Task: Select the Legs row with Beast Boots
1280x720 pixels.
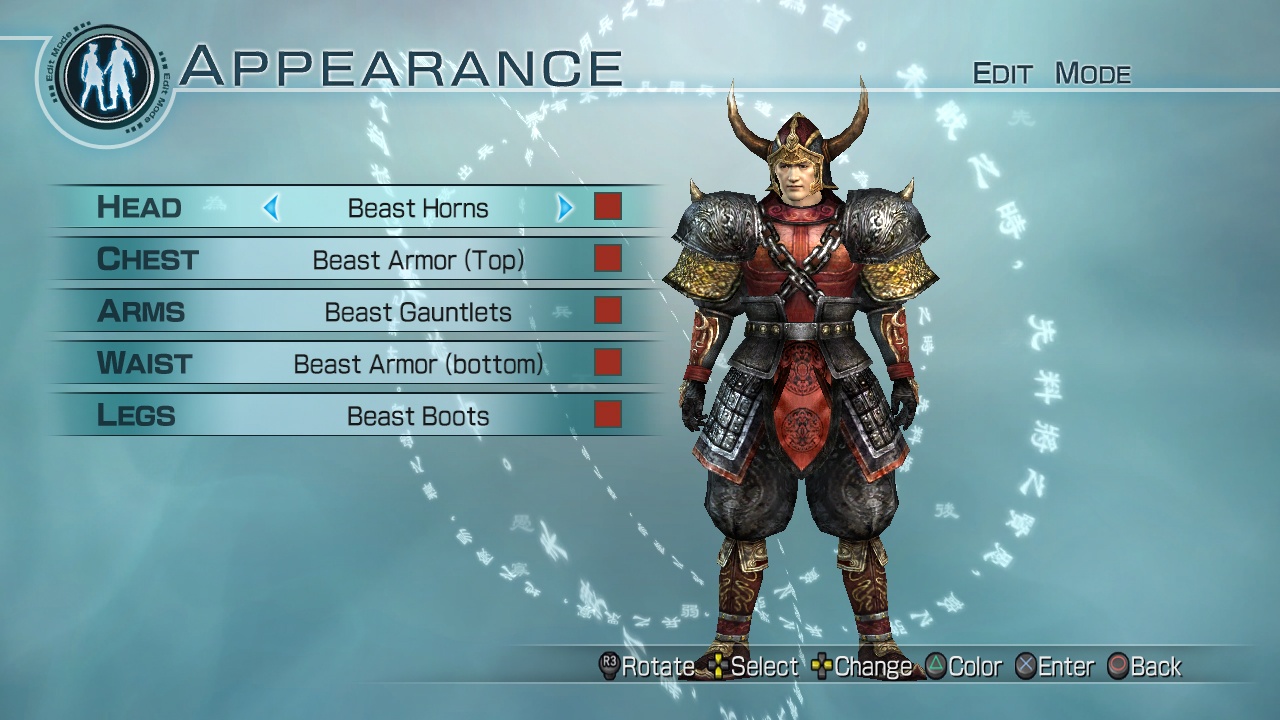Action: (x=418, y=416)
